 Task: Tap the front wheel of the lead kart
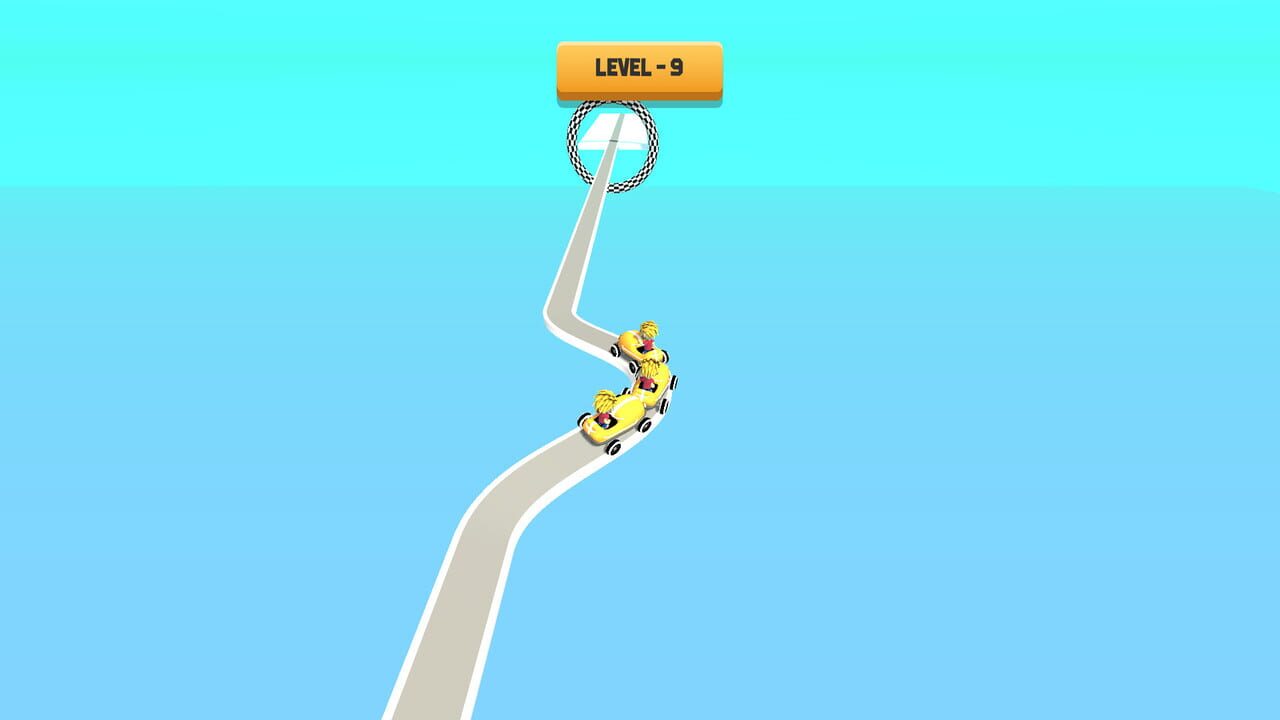616,351
